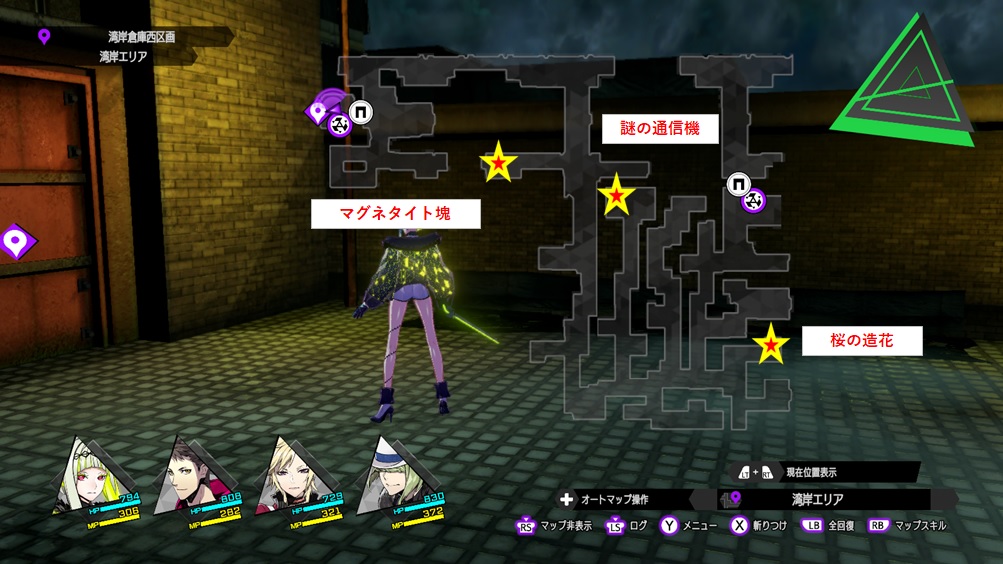Select the 謎の通信機 map label
The width and height of the screenshot is (1003, 564).
click(x=660, y=129)
